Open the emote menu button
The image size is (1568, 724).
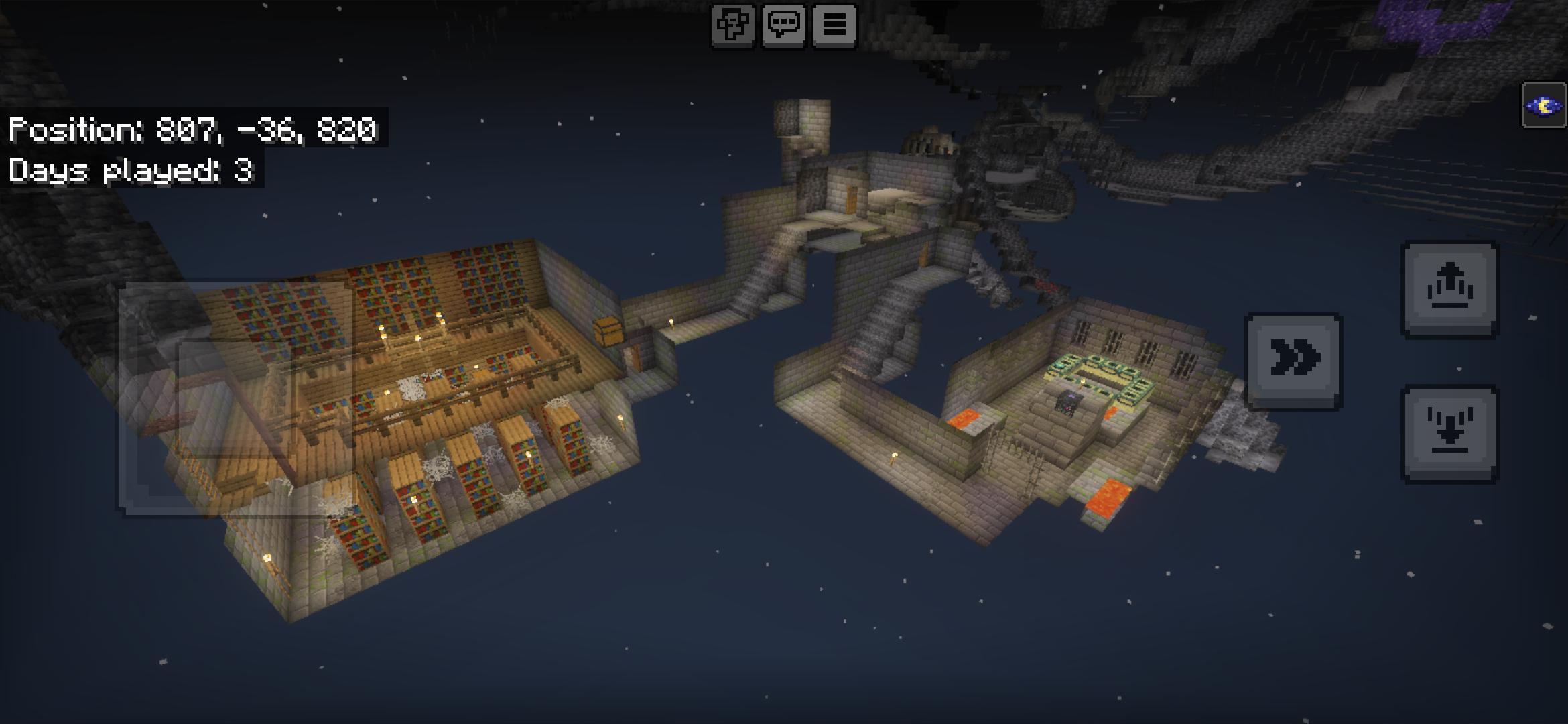pos(732,25)
